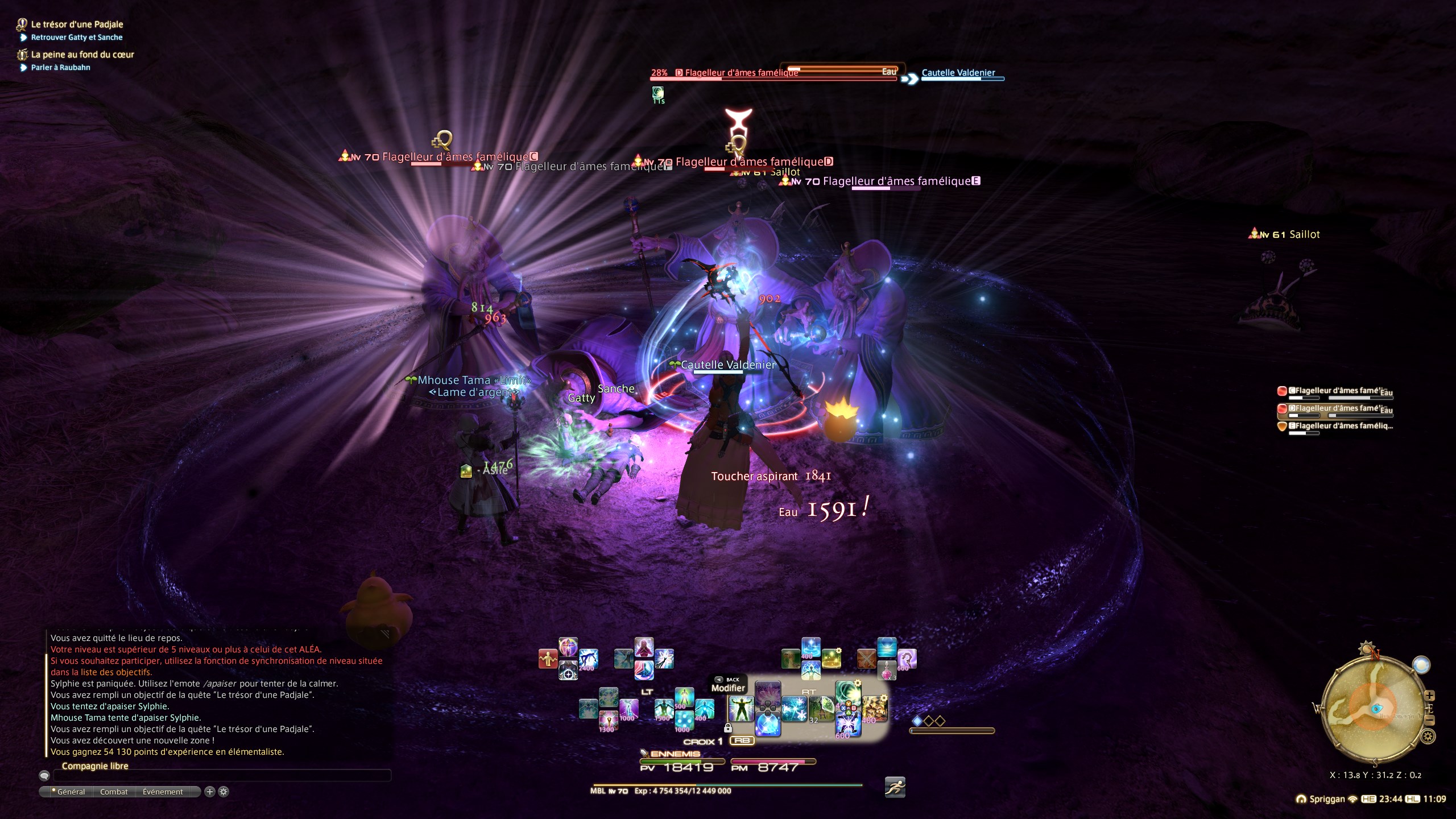Toggle the sprint running-figure icon
This screenshot has width=1456, height=819.
[x=895, y=788]
